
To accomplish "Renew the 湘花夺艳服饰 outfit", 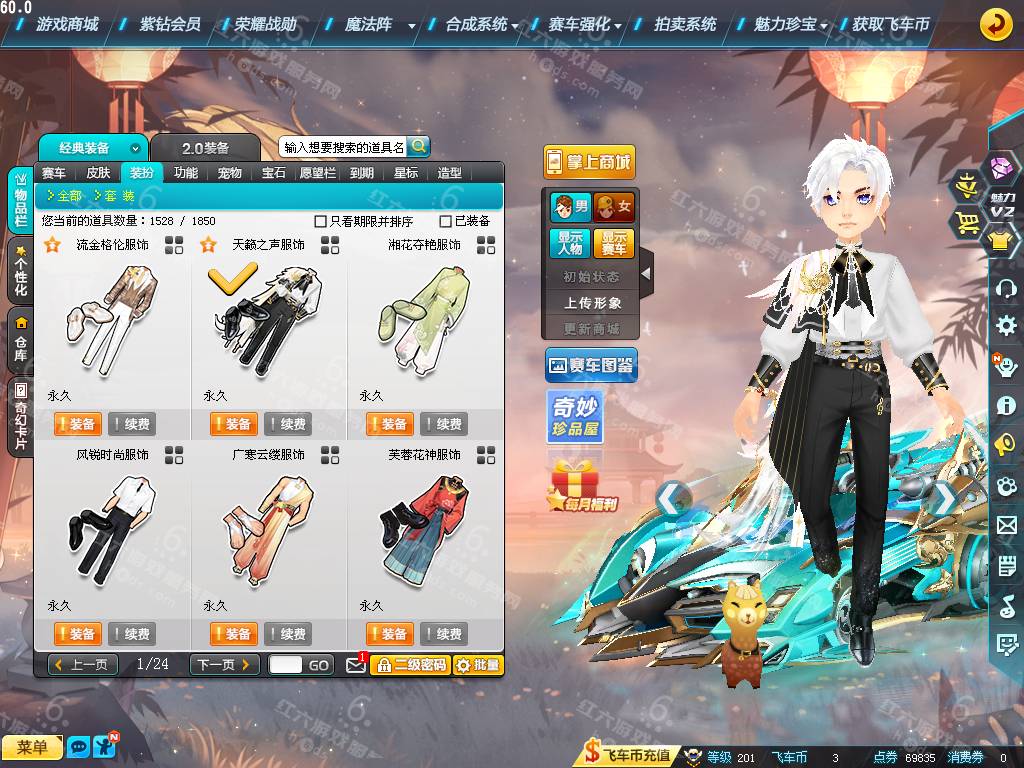I will (444, 424).
